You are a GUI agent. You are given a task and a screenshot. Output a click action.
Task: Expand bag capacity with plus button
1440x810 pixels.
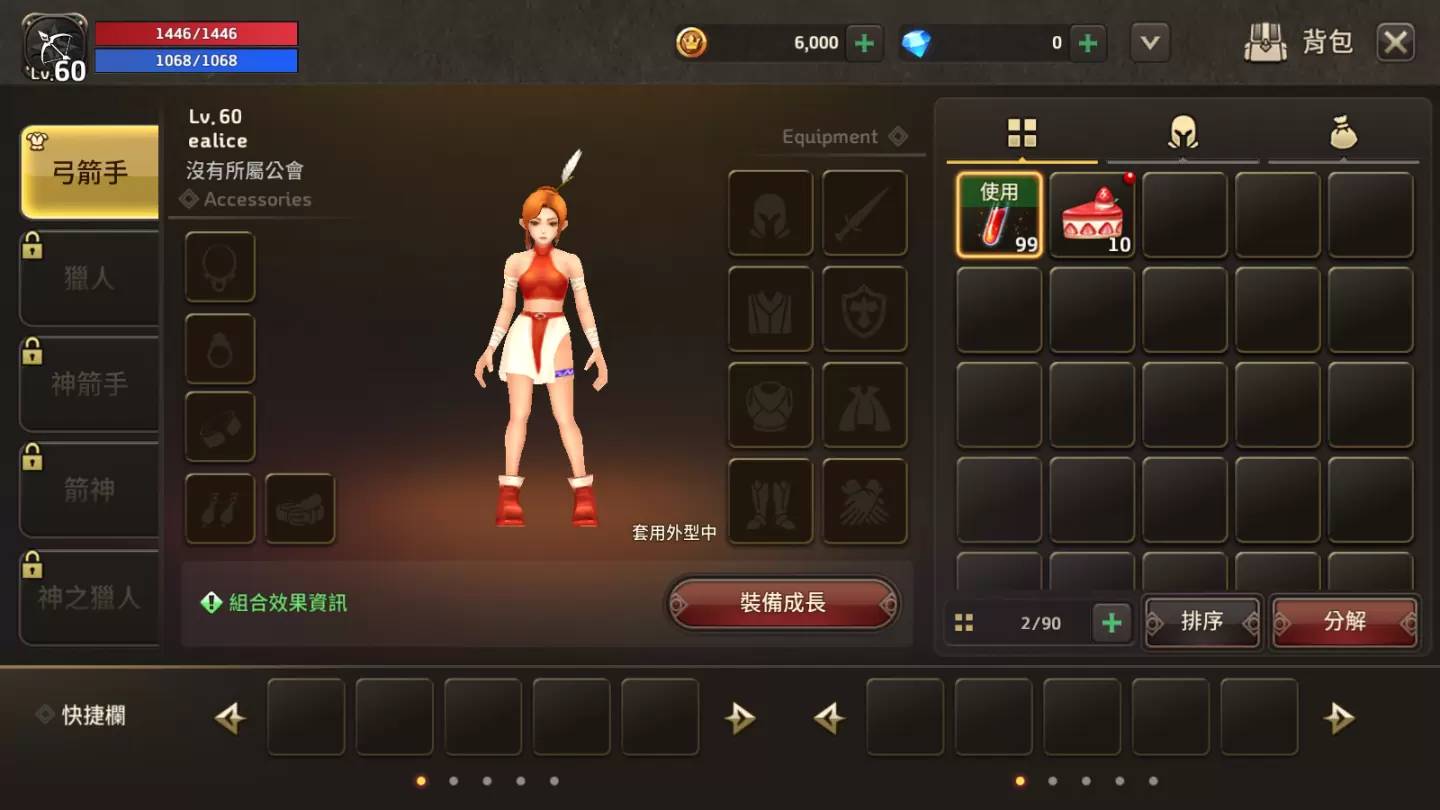pyautogui.click(x=1111, y=623)
